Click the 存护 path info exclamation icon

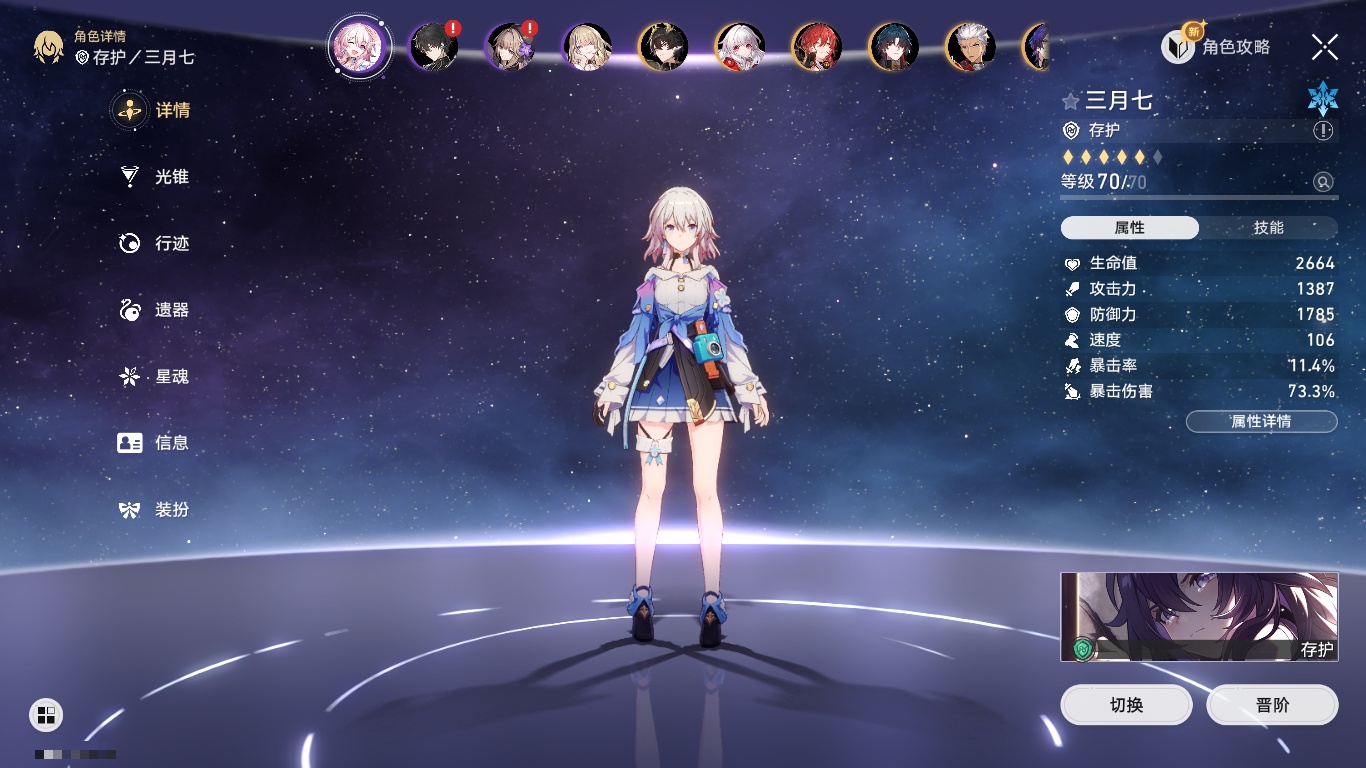point(1323,131)
